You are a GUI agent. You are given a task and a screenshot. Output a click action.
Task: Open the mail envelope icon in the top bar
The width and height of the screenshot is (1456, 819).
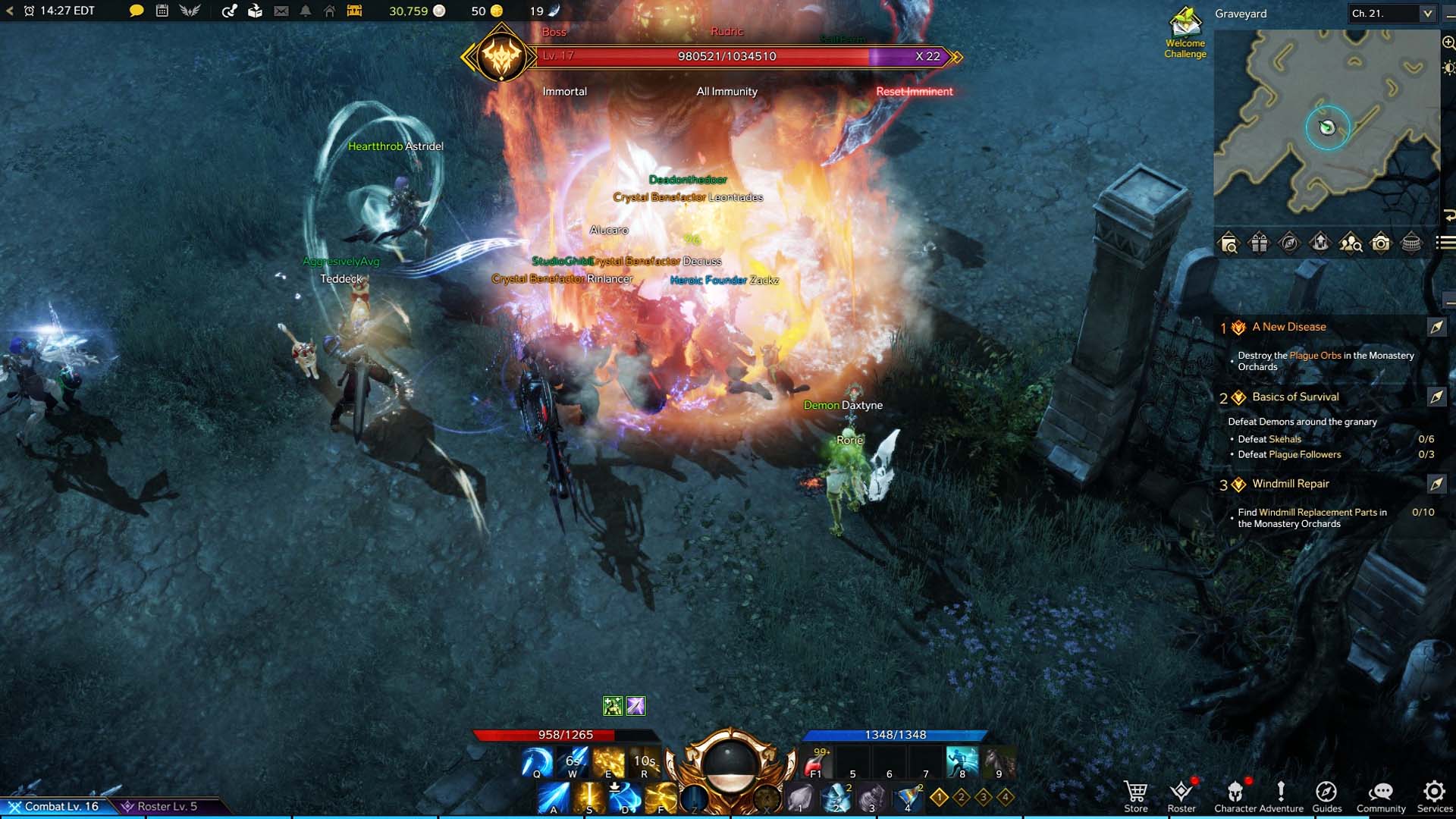pyautogui.click(x=280, y=11)
